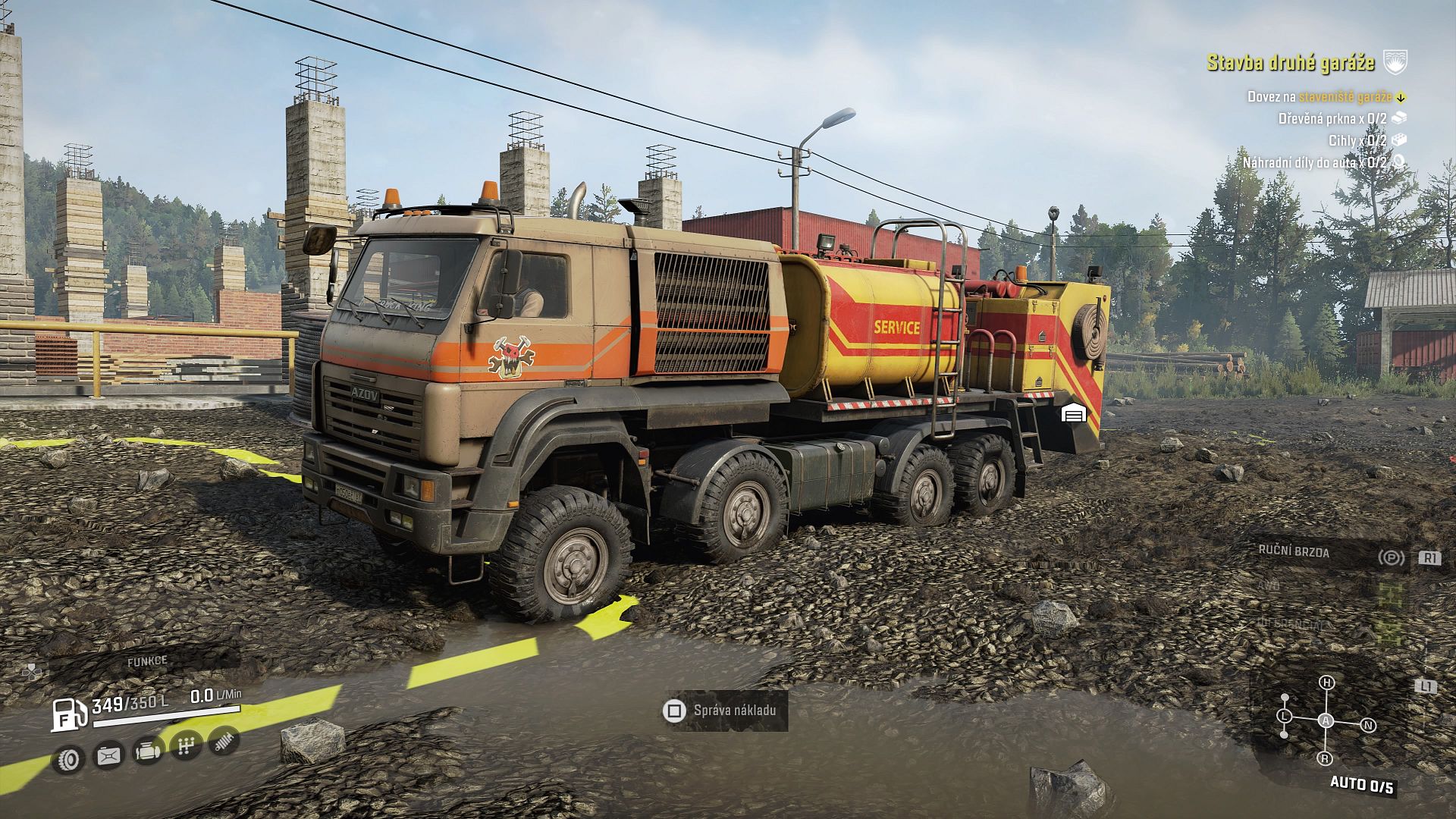This screenshot has height=819, width=1456.
Task: Check the tire wheel damage icon
Action: pyautogui.click(x=69, y=758)
